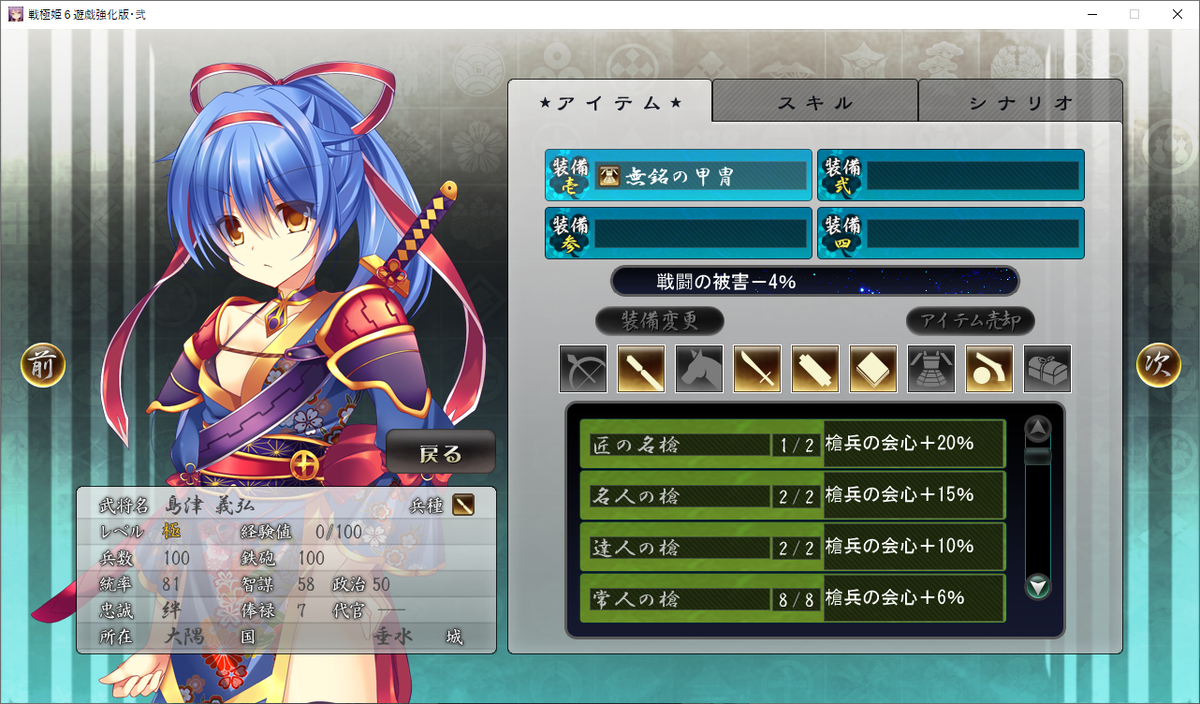Click the item list's down scroll arrow
Image resolution: width=1200 pixels, height=704 pixels.
click(x=1039, y=587)
